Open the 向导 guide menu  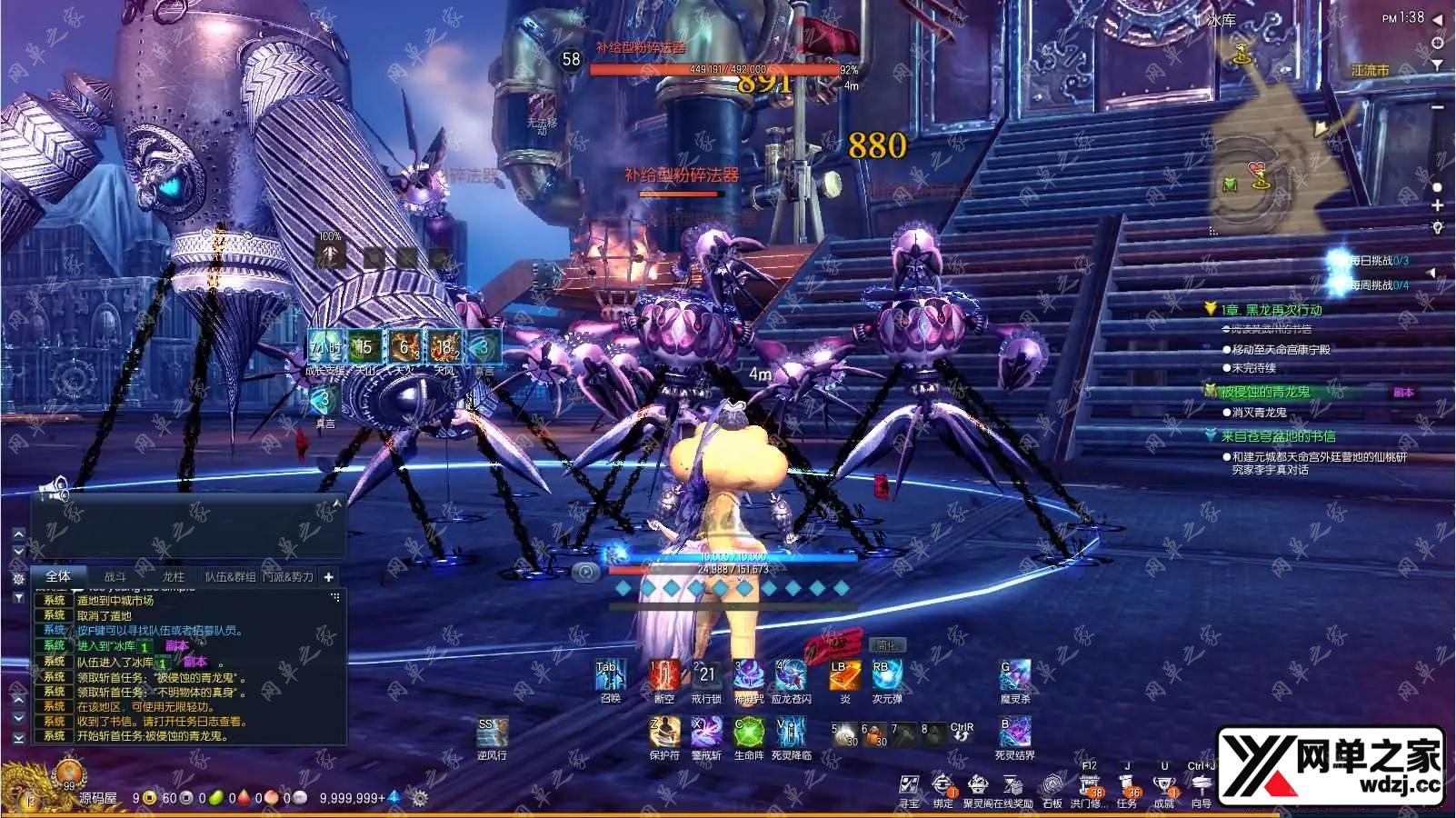(x=1202, y=787)
